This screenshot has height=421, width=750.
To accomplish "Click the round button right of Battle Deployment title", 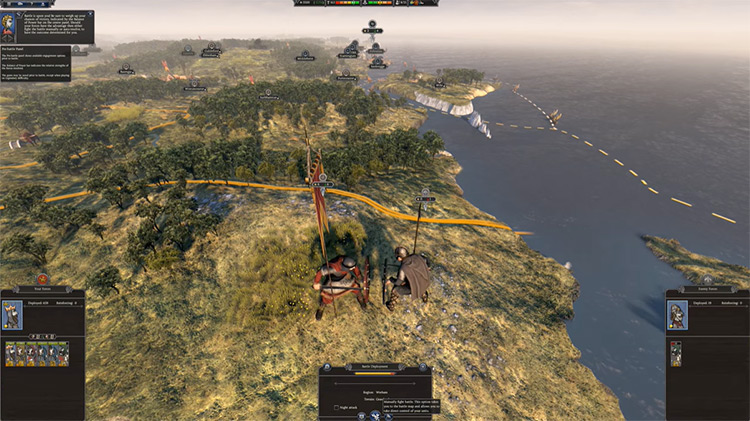I will [425, 366].
